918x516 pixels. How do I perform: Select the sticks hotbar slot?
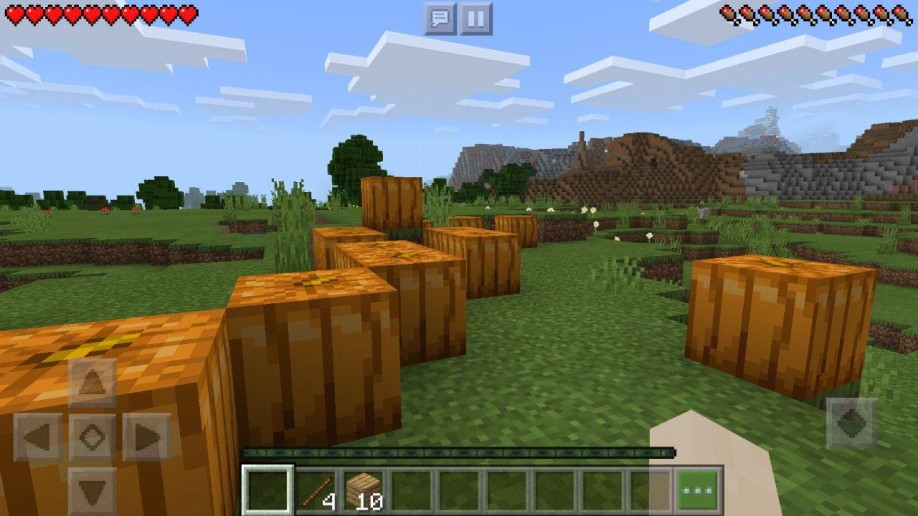(x=316, y=490)
